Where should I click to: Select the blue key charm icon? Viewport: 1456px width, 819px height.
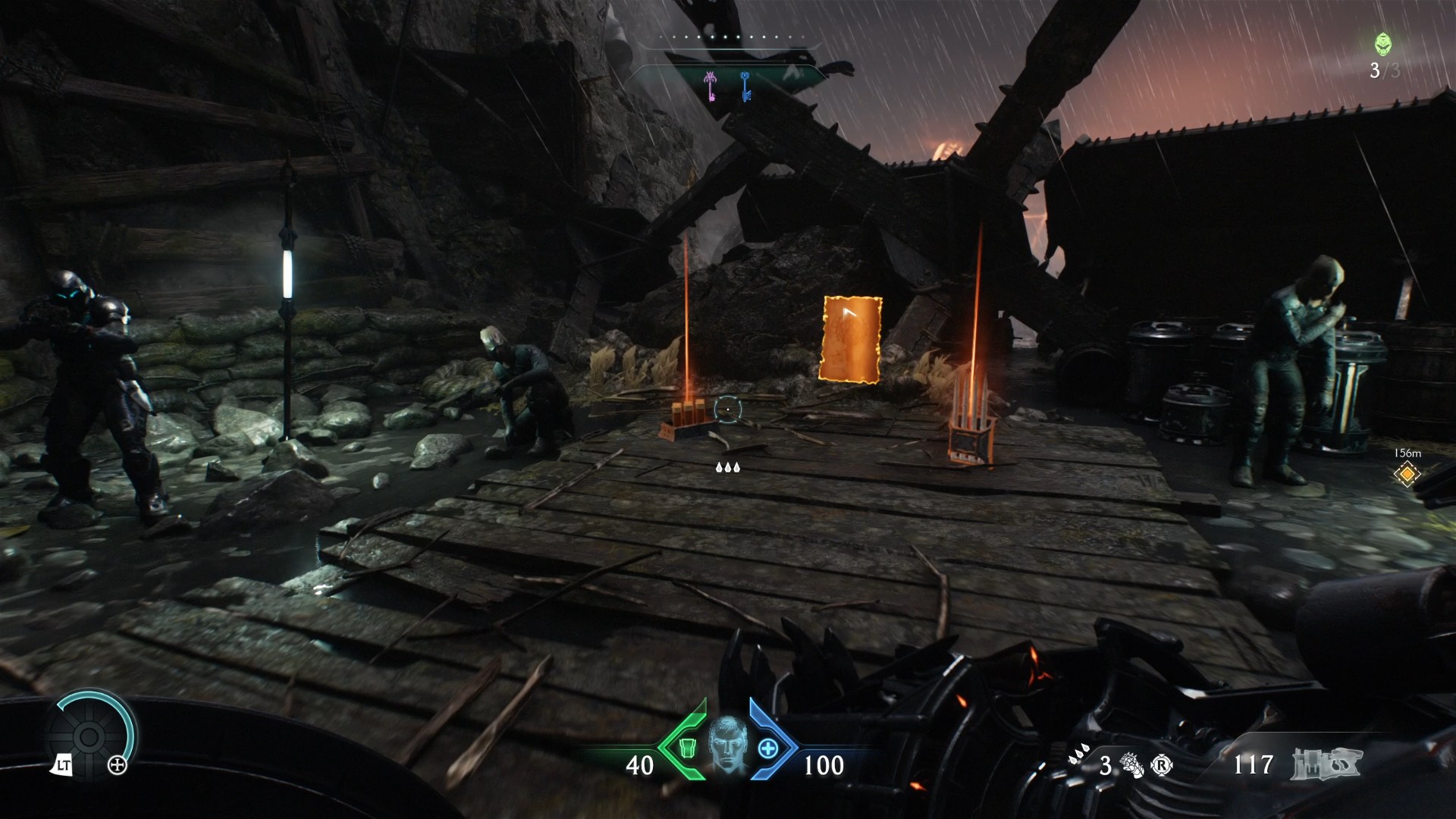[x=746, y=86]
